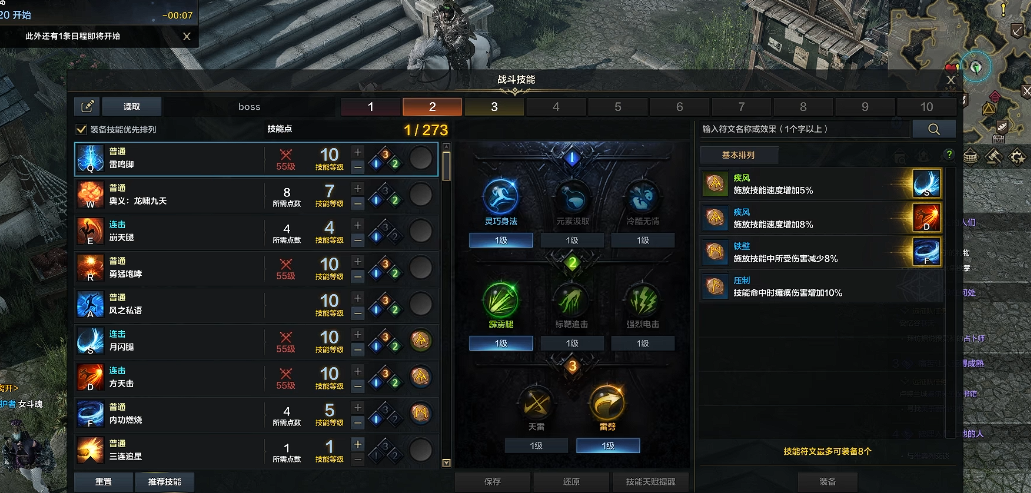Image resolution: width=1031 pixels, height=493 pixels.
Task: Dismiss the schedule notification at top left
Action: tap(186, 36)
